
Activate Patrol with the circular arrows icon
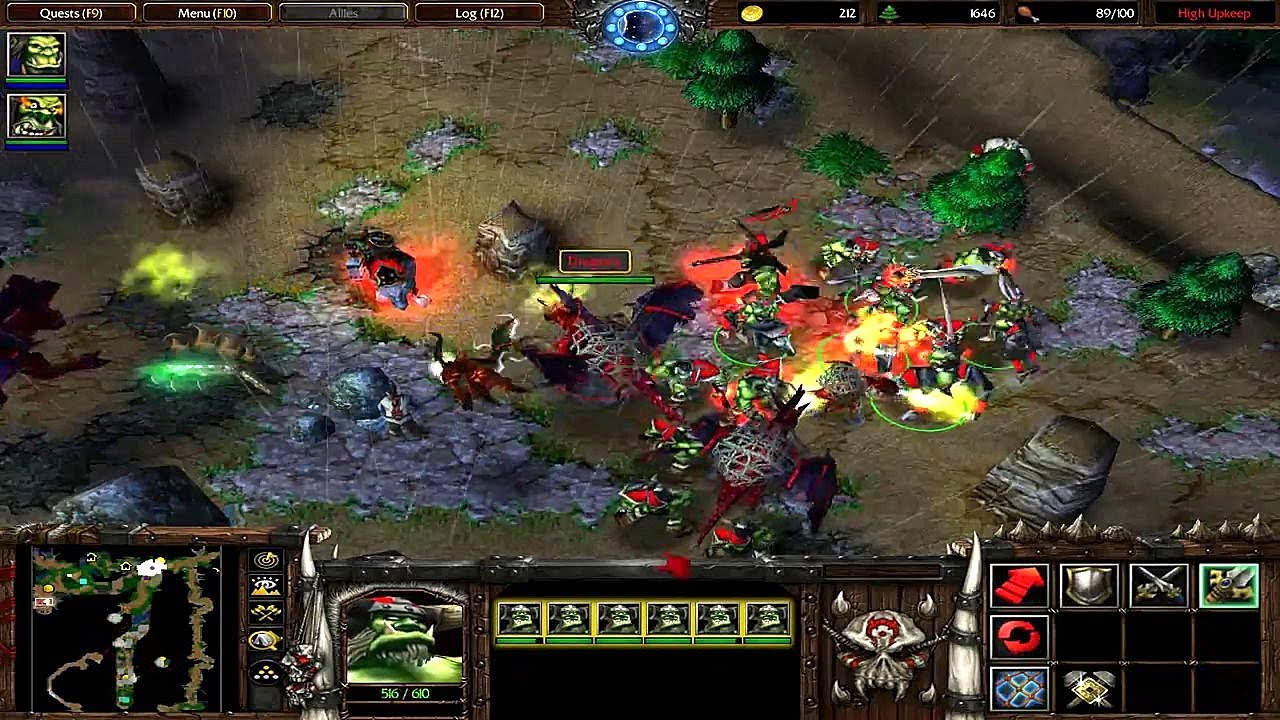1020,635
